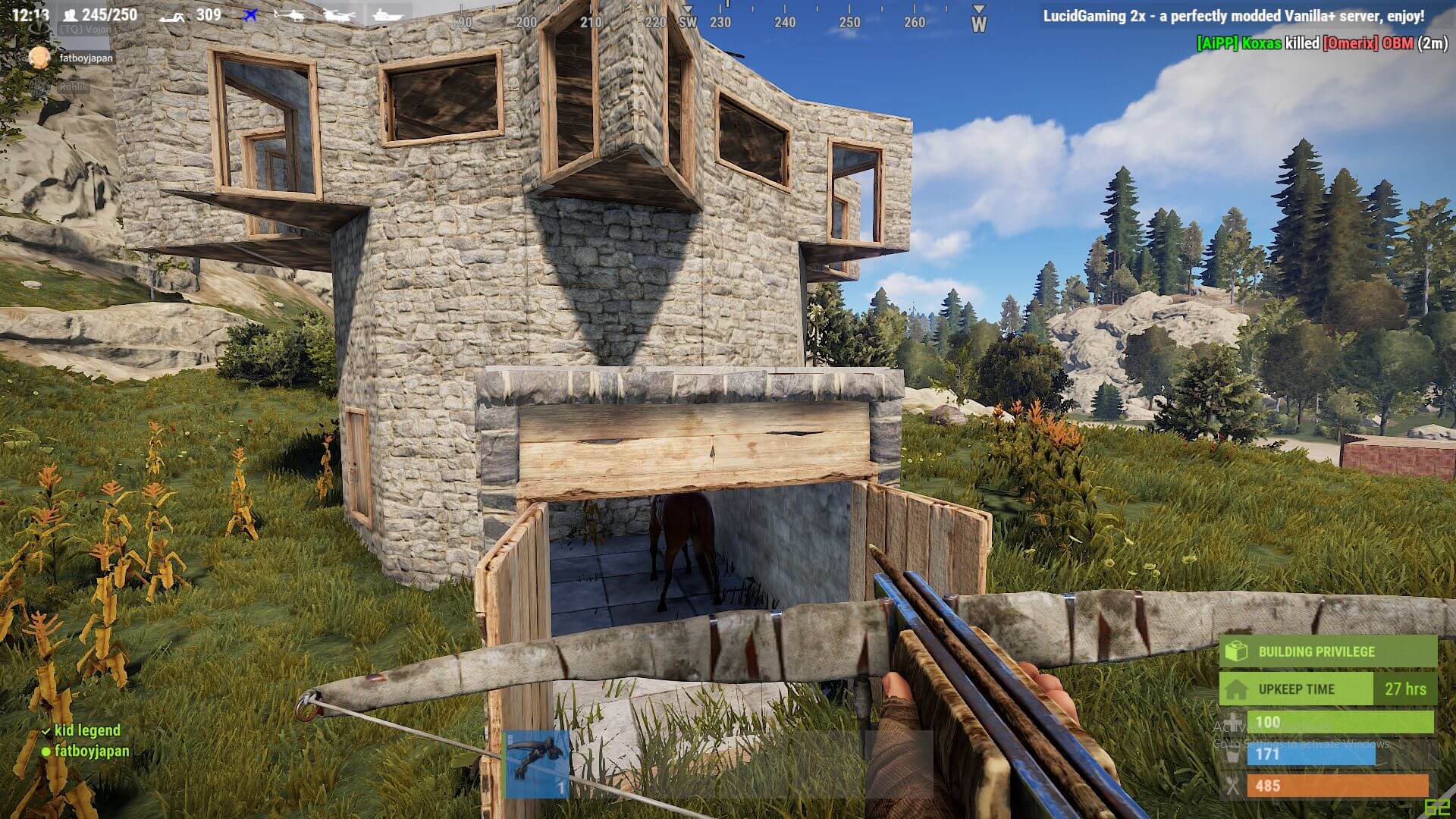This screenshot has height=819, width=1456.
Task: Select kid legend in the team list
Action: point(86,730)
